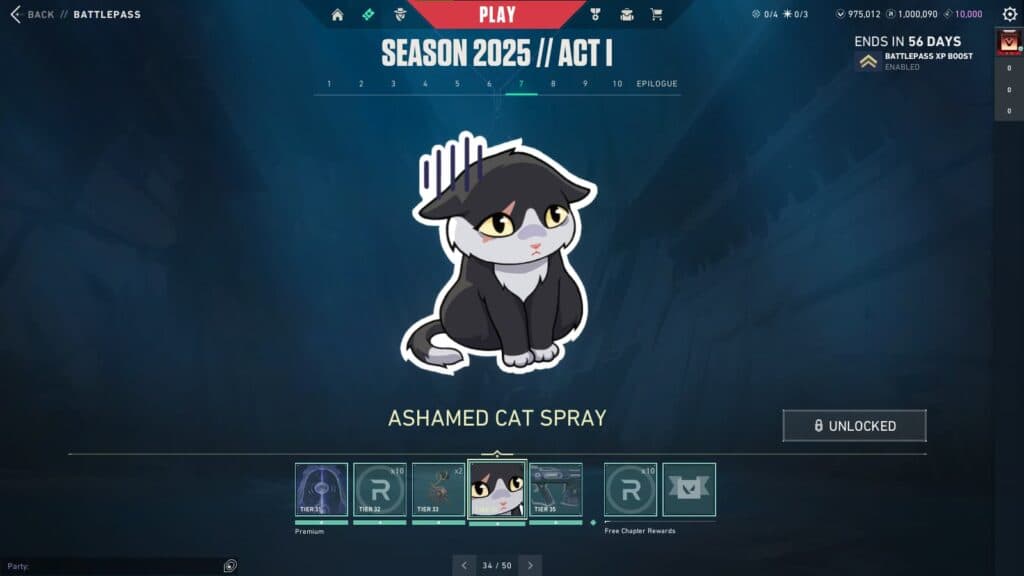Choose the Tier 33 gun buddy reward
Viewport: 1024px width, 576px height.
pos(438,489)
